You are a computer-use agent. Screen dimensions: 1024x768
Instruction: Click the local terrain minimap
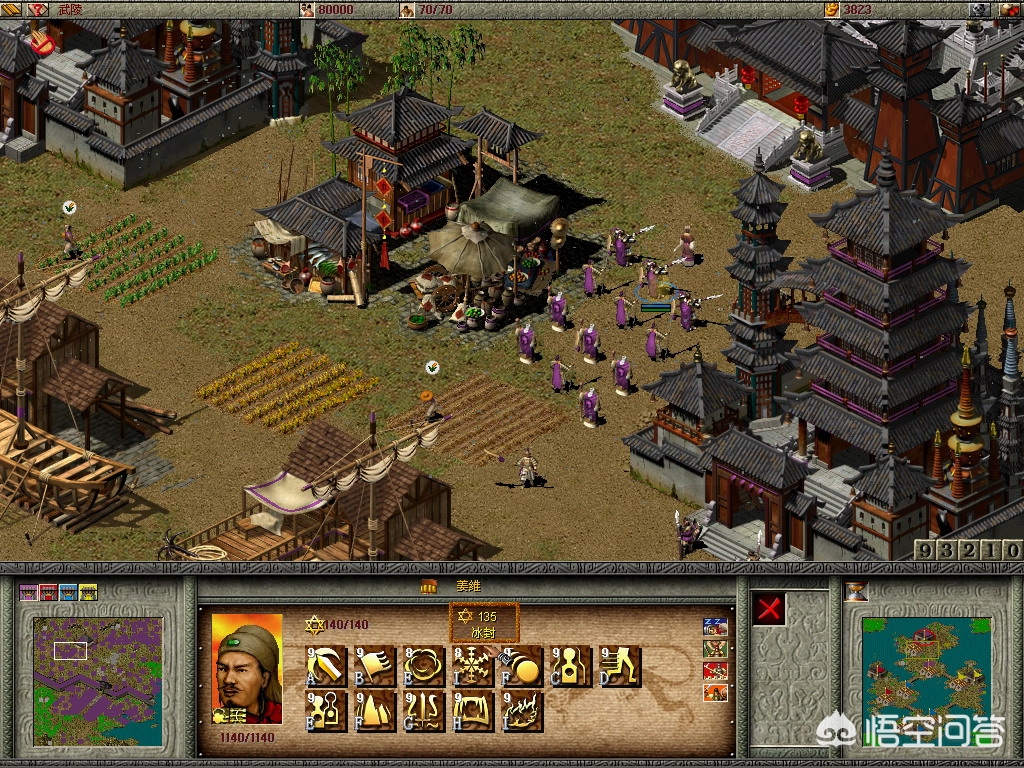pyautogui.click(x=97, y=680)
